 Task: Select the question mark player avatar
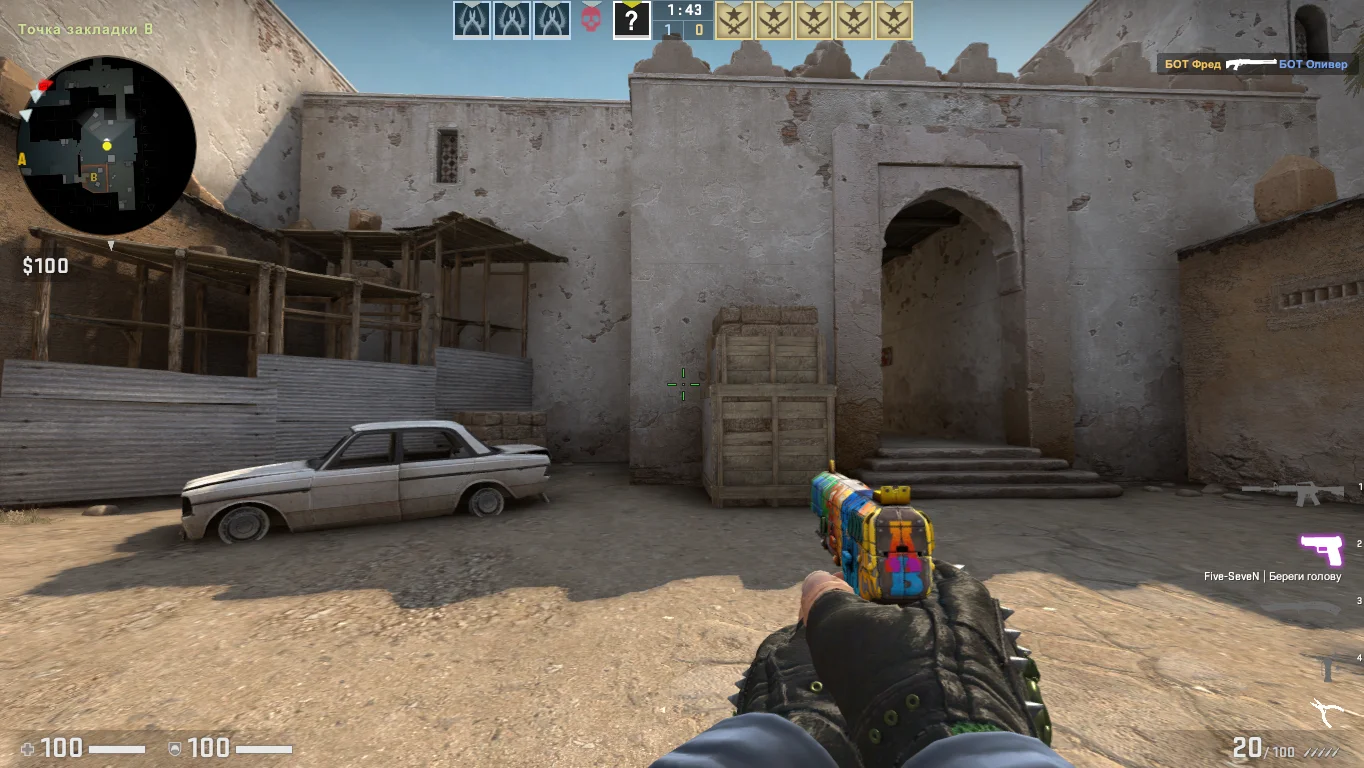tap(631, 20)
